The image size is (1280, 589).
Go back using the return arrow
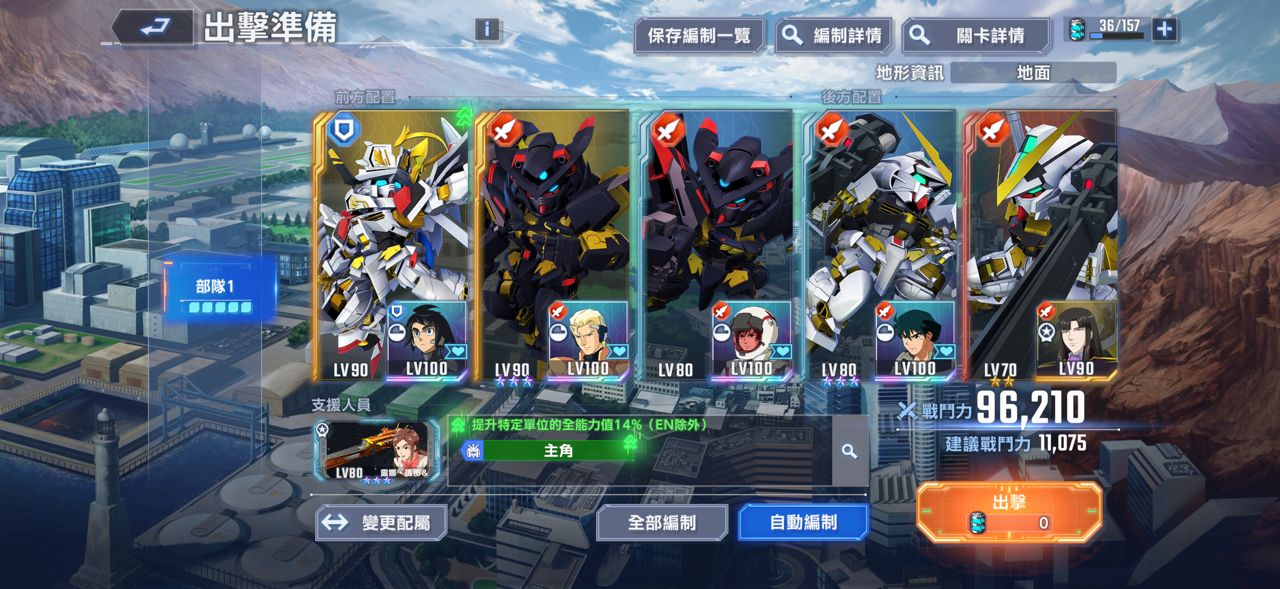tap(153, 27)
